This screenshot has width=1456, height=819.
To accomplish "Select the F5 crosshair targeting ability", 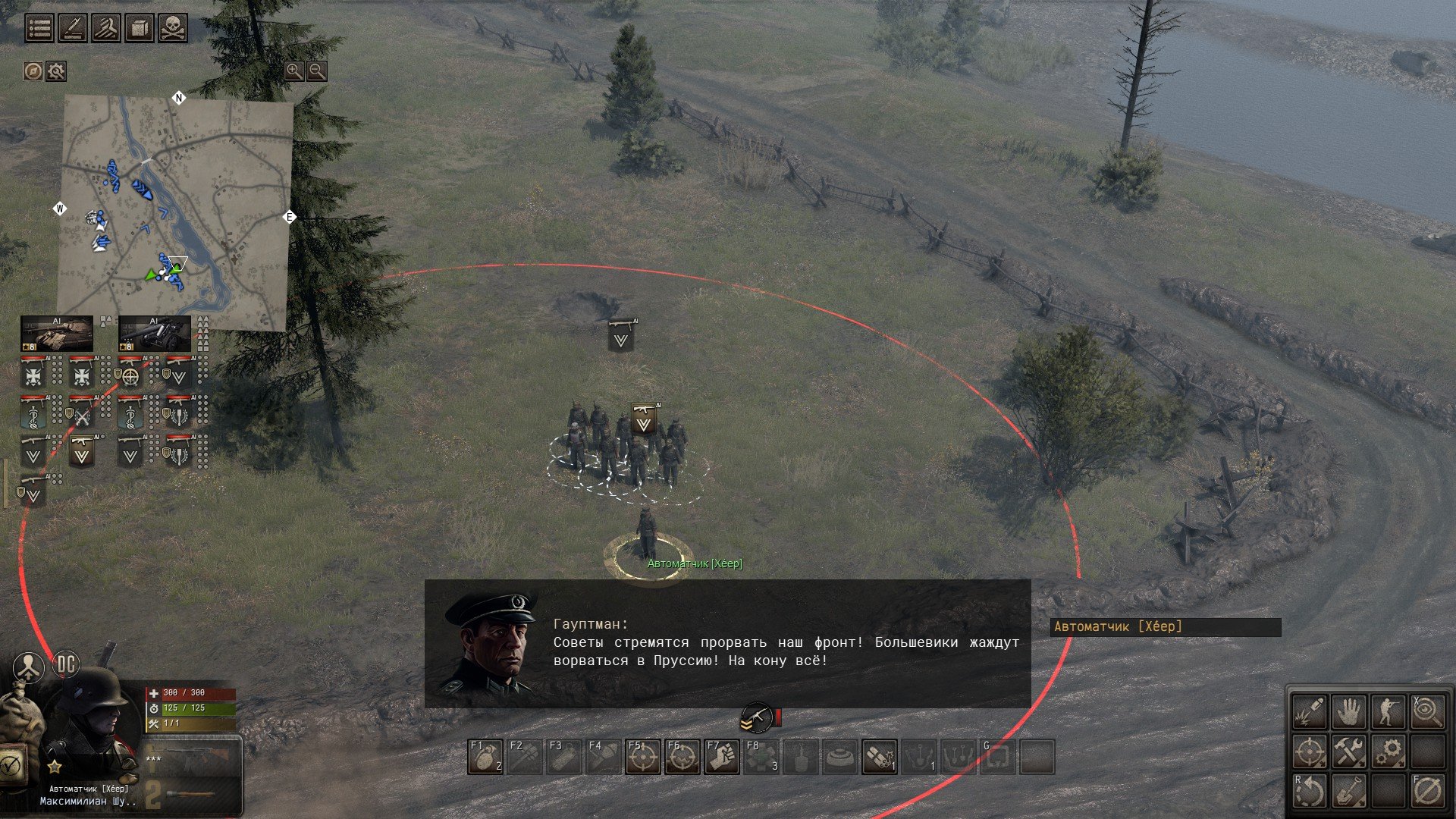I will click(x=643, y=757).
